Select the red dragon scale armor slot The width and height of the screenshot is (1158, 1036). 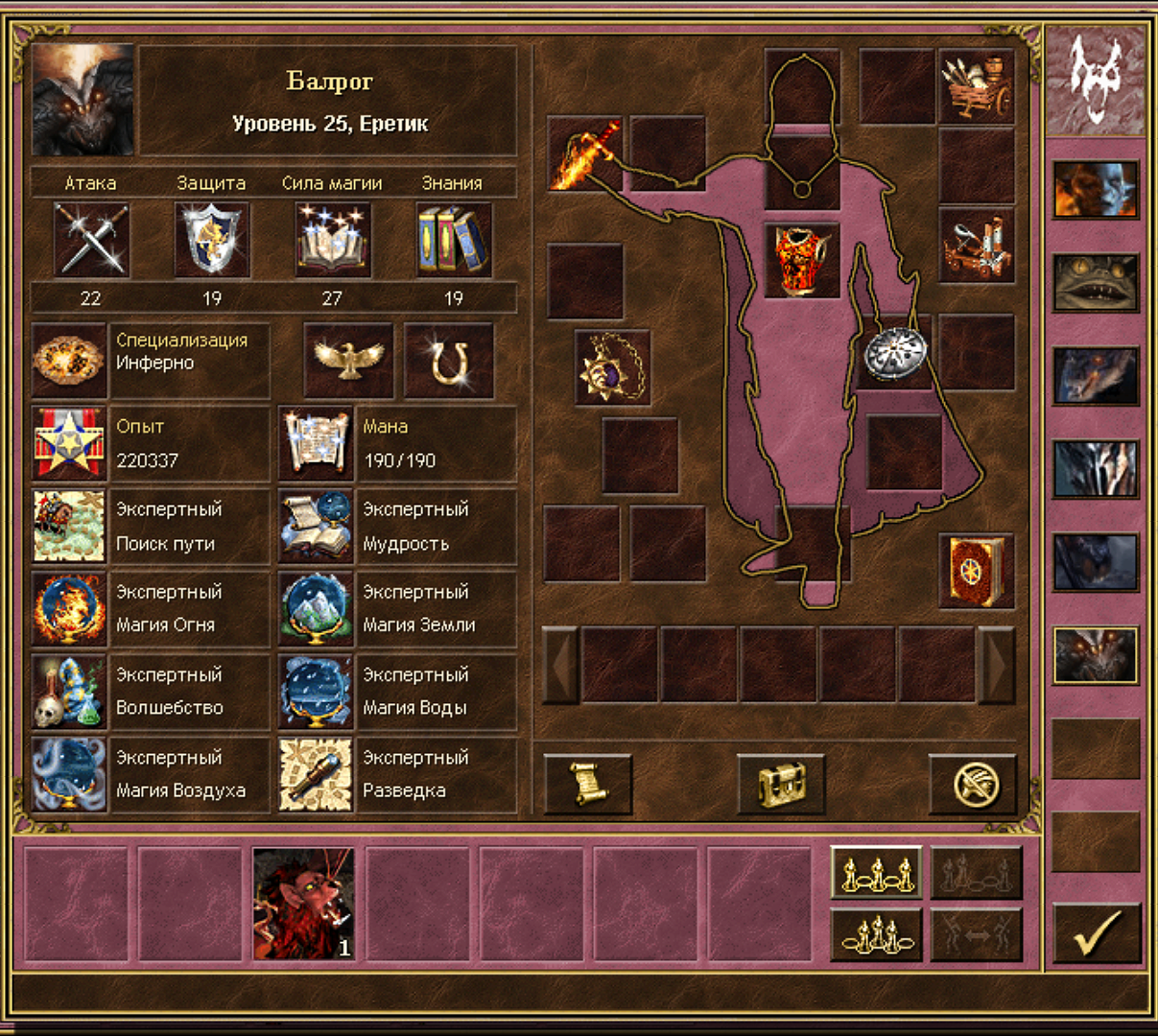tap(802, 260)
